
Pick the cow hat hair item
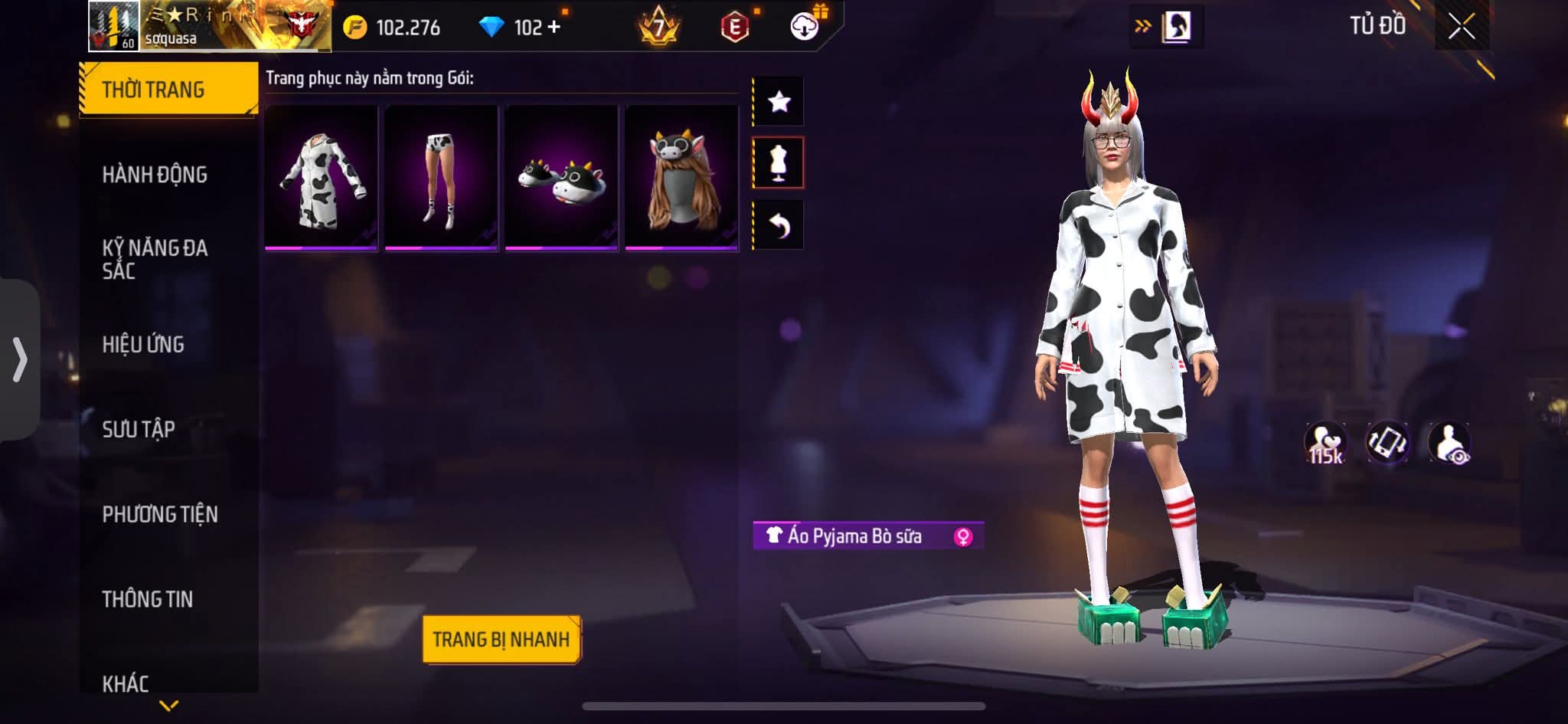click(x=681, y=178)
